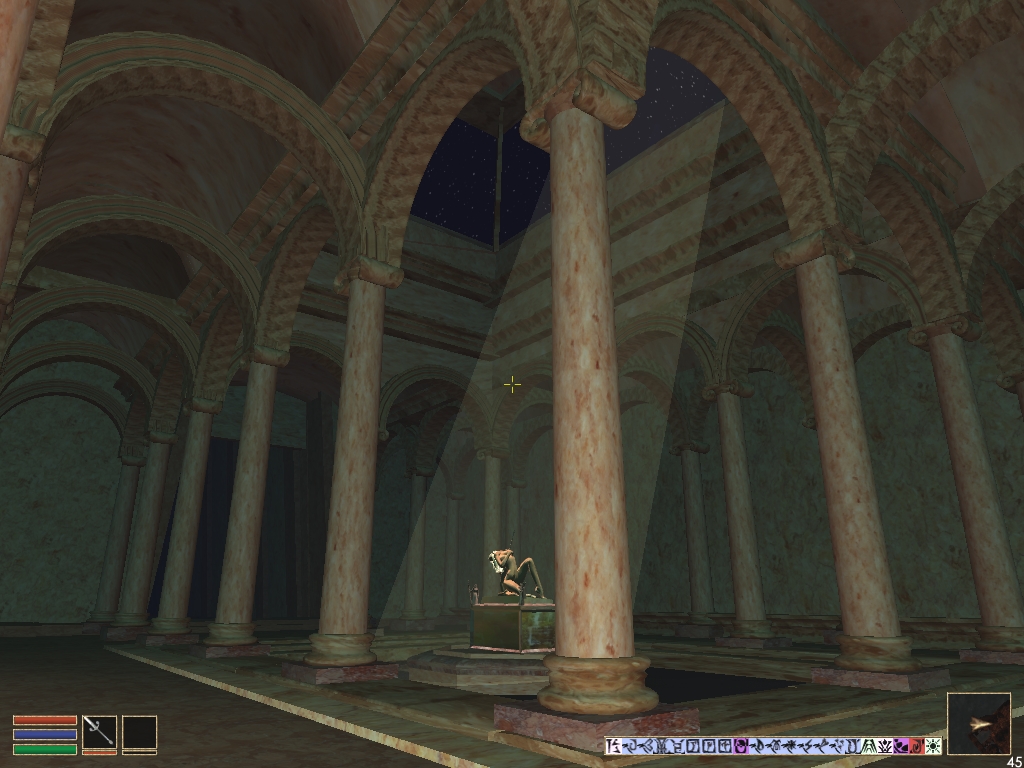Image resolution: width=1024 pixels, height=768 pixels.
Task: Select the equipped sword weapon slot
Action: click(99, 731)
